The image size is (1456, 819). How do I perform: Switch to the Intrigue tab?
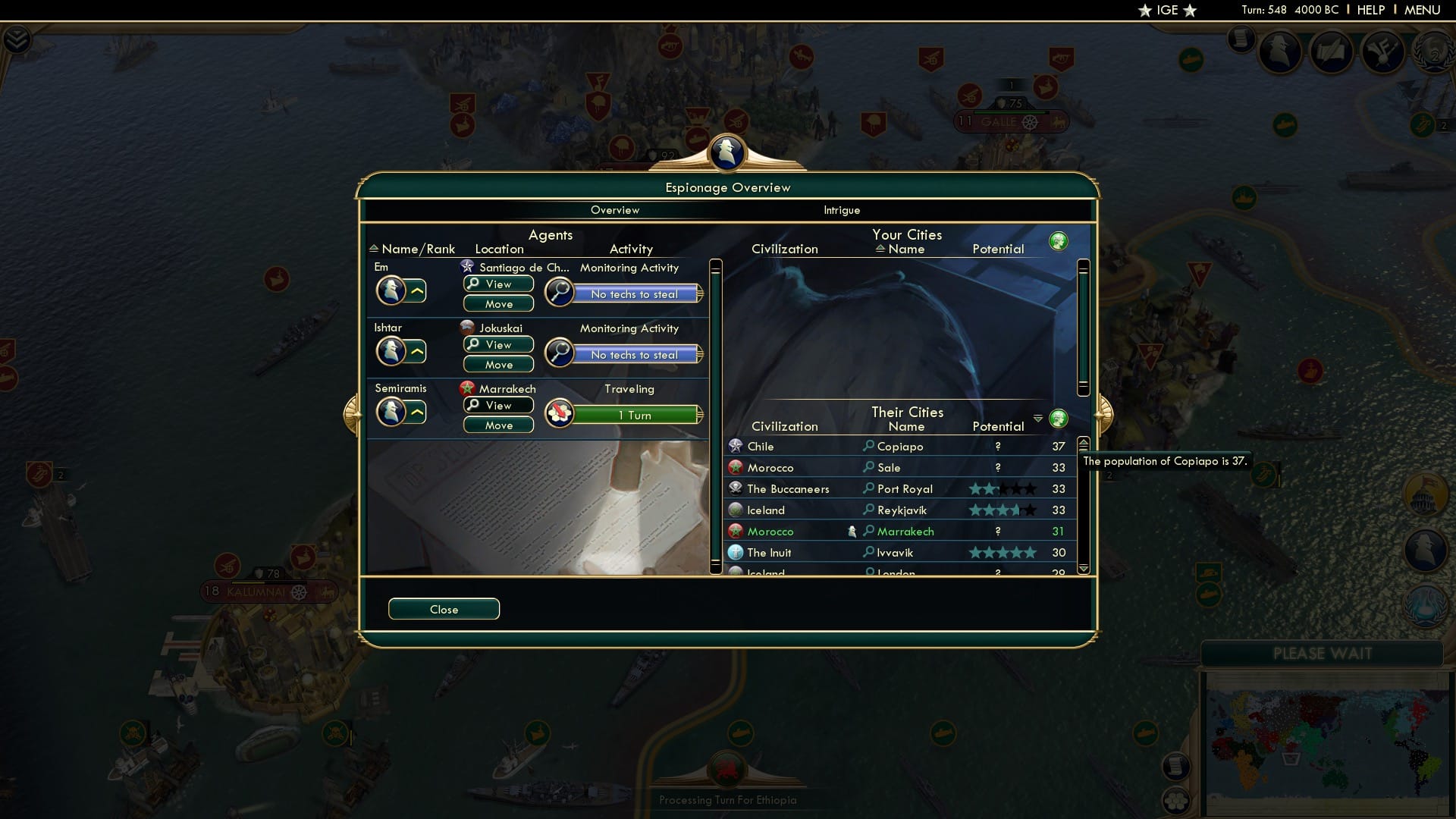coord(842,210)
